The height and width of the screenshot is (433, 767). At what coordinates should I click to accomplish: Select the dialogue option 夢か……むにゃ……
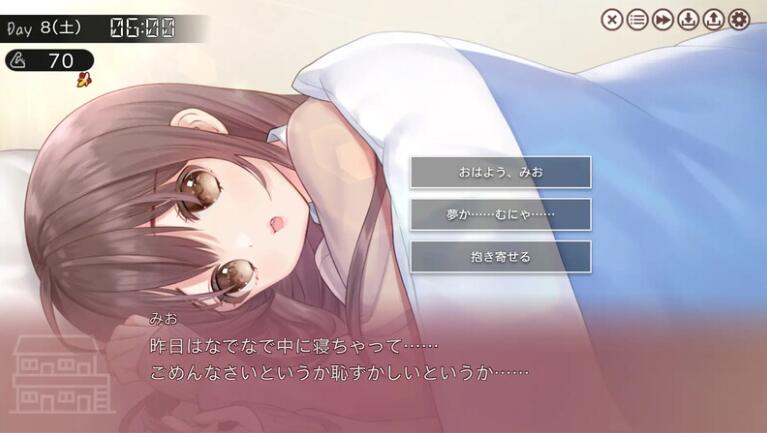(500, 214)
